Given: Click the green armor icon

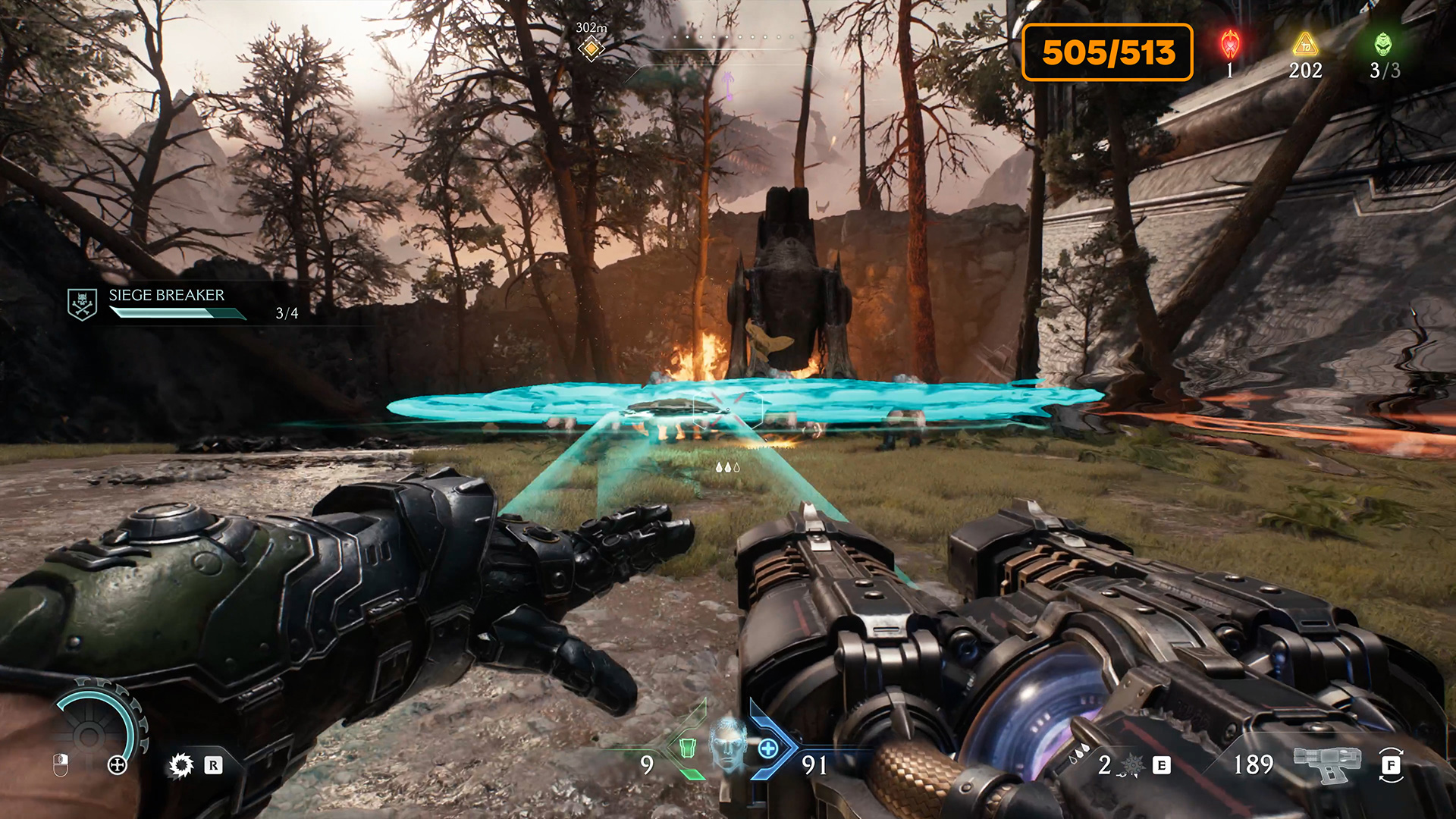Looking at the screenshot, I should click(687, 748).
